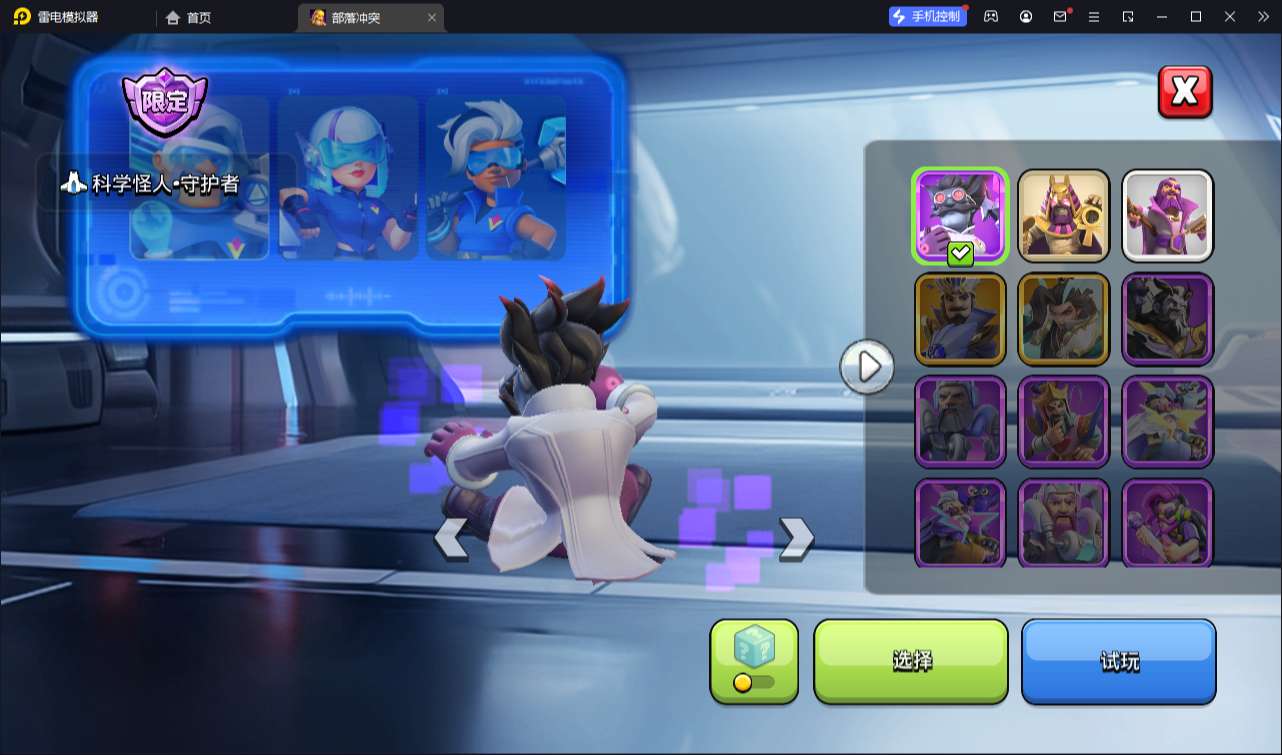Select the grey-bearded armored skin thumbnail
1282x755 pixels.
(x=960, y=422)
